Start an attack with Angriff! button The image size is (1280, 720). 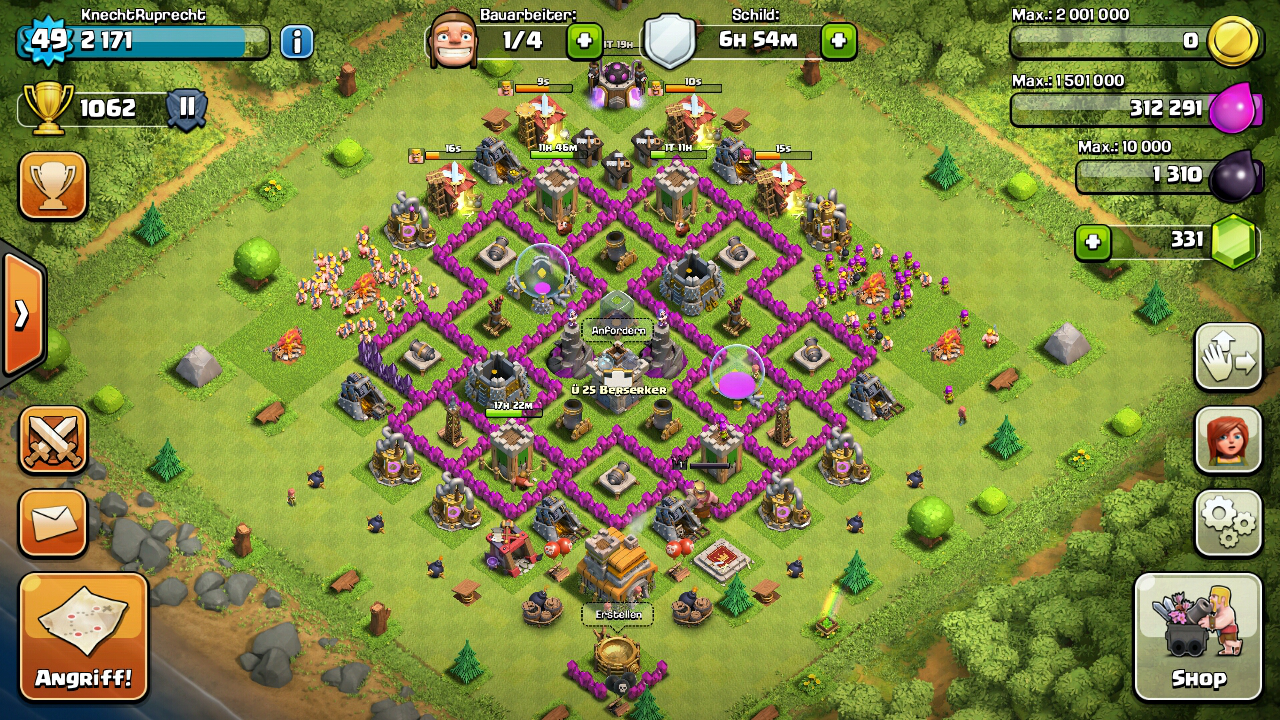[x=84, y=637]
